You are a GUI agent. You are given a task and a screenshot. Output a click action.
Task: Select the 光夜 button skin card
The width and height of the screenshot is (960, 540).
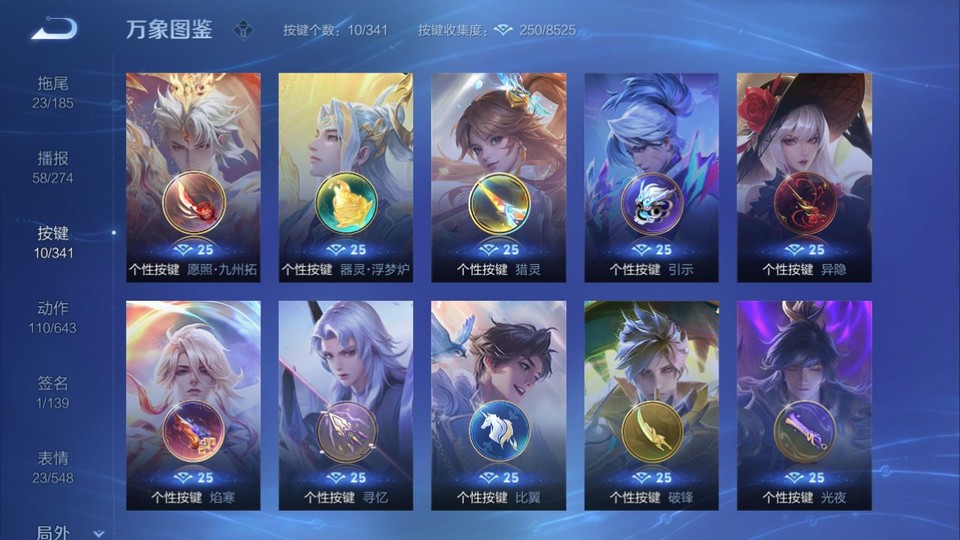pyautogui.click(x=803, y=405)
